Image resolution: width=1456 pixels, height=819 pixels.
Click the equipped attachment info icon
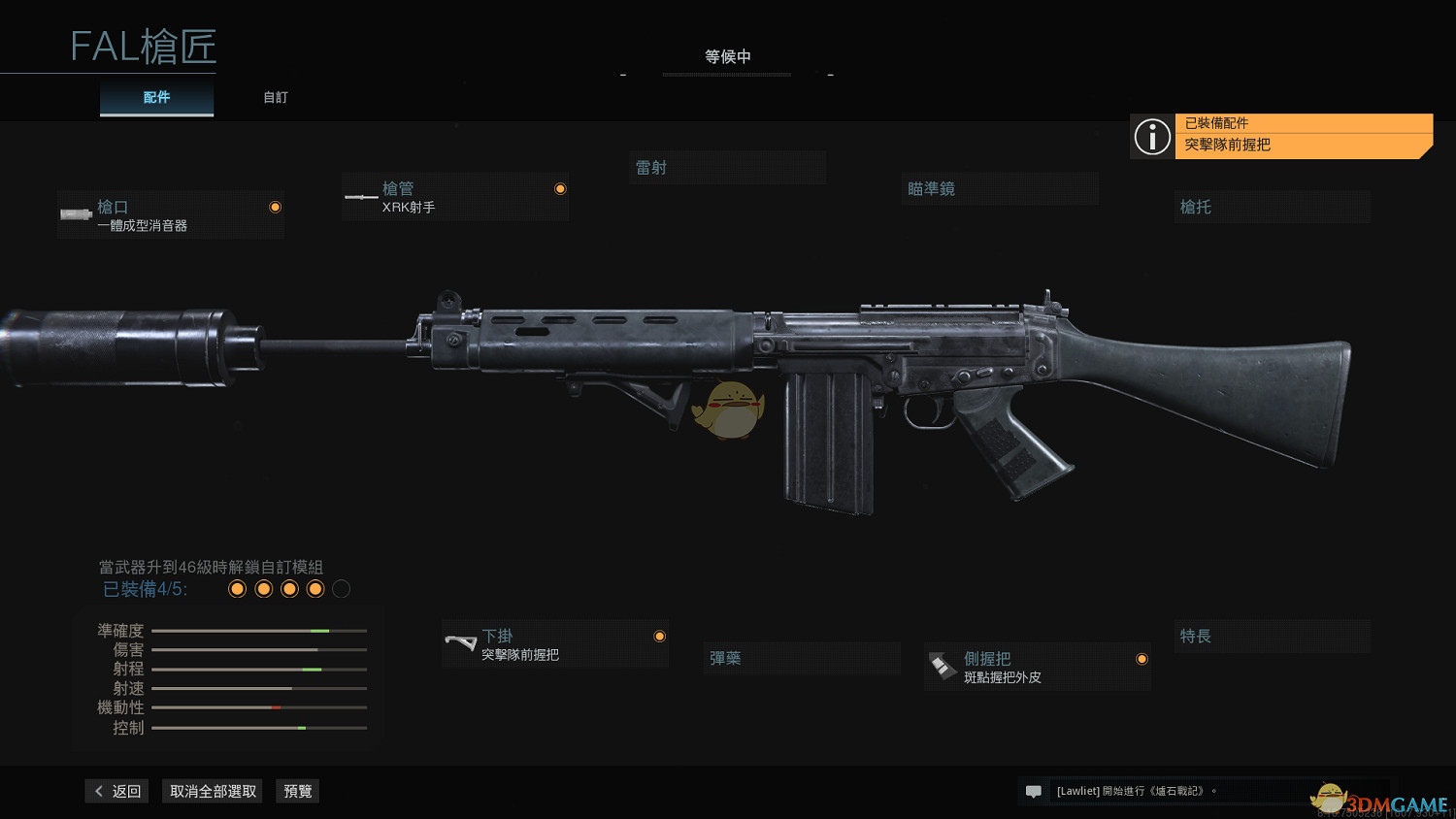(1152, 137)
